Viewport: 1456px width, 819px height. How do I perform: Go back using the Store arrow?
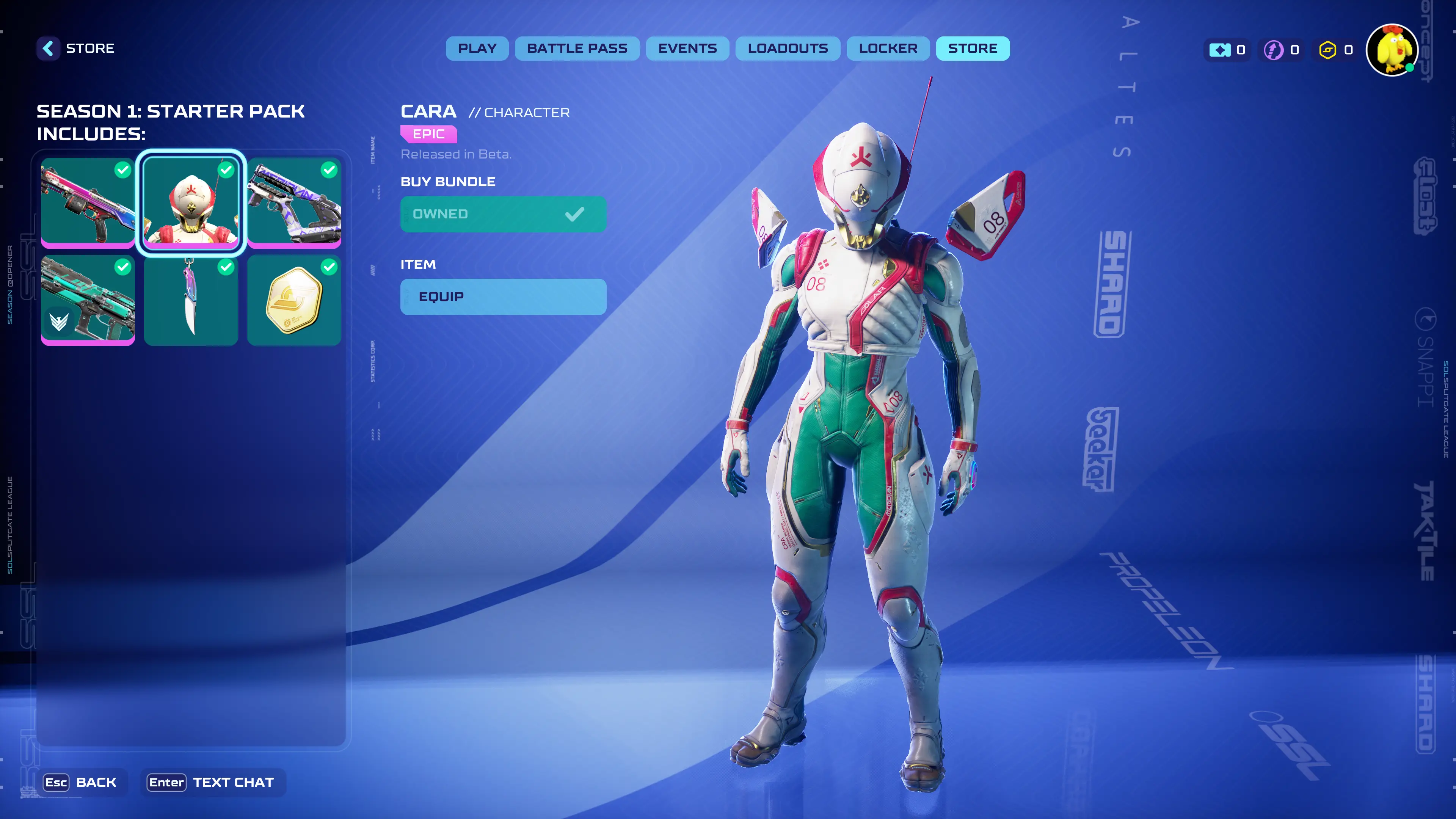(x=49, y=49)
